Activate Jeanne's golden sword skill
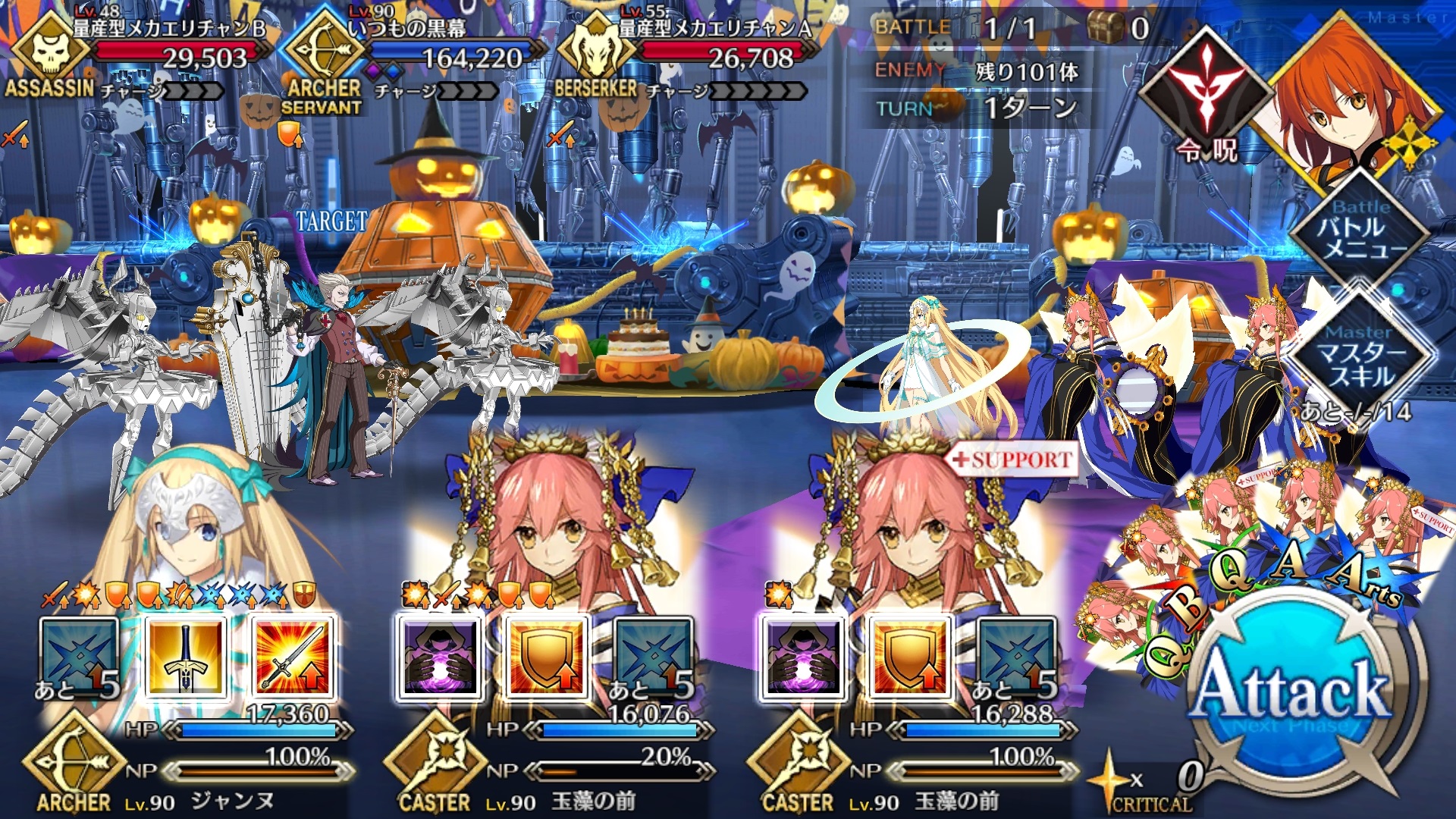Viewport: 1456px width, 819px height. 186,657
